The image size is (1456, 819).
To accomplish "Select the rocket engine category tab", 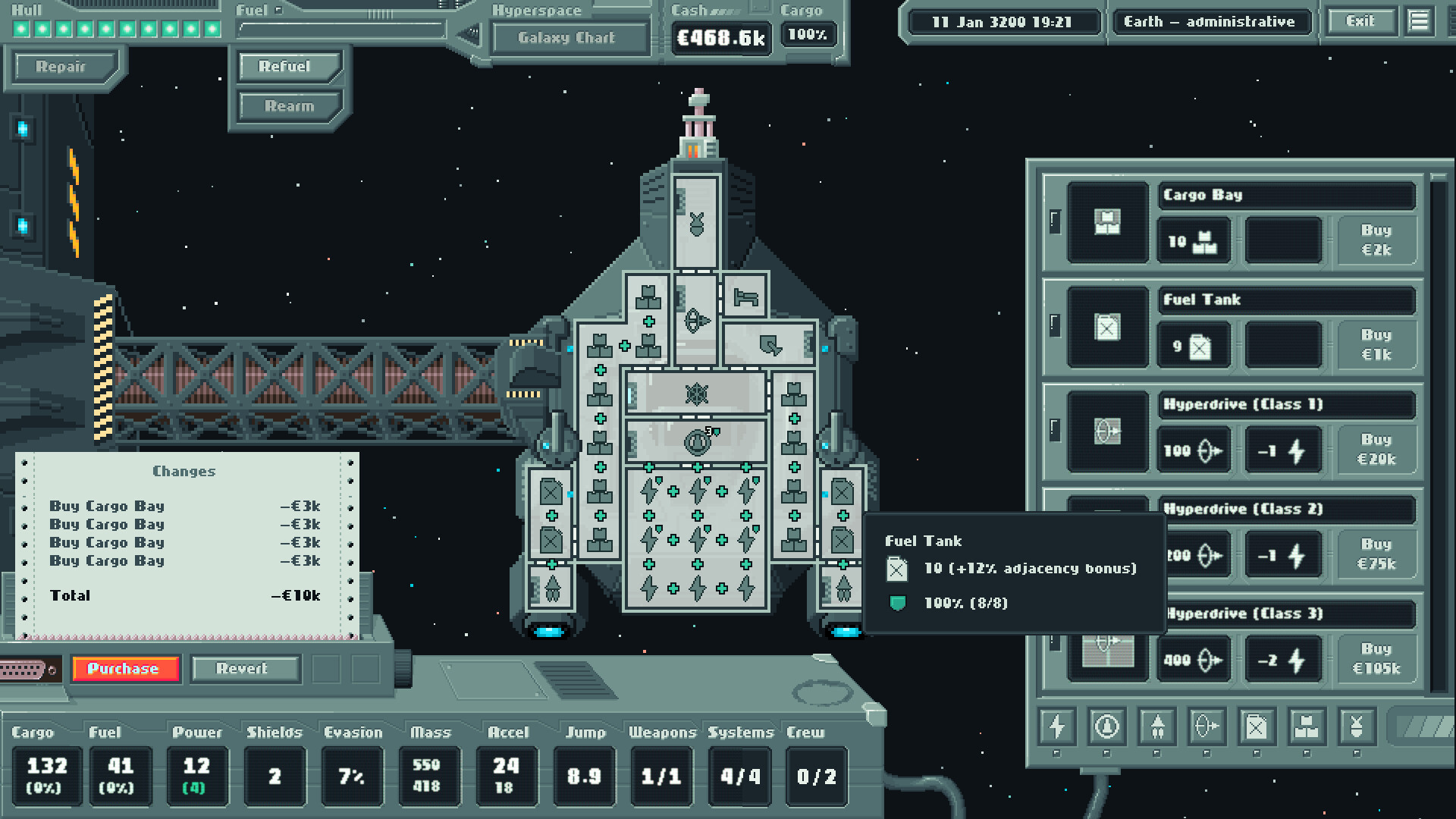I will click(x=1156, y=726).
